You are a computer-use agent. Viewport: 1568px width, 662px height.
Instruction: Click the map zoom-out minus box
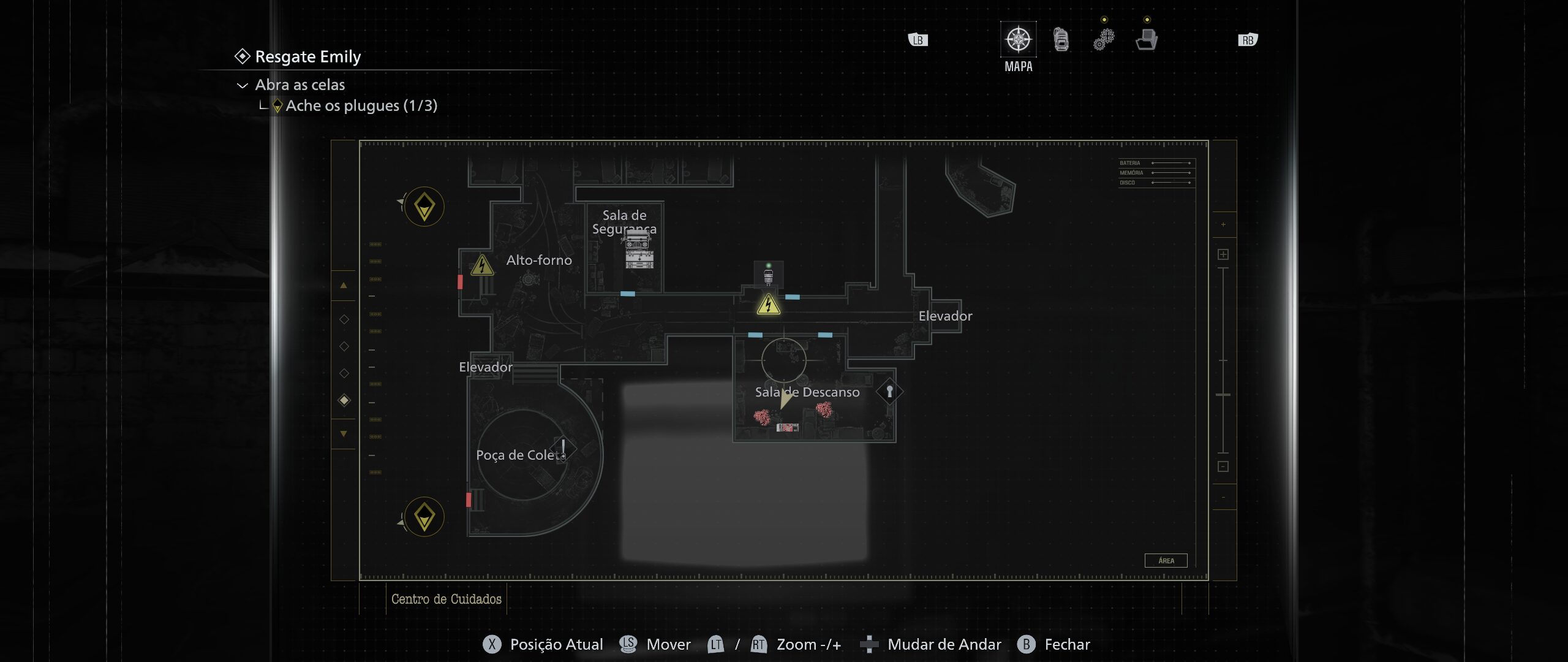click(x=1223, y=466)
